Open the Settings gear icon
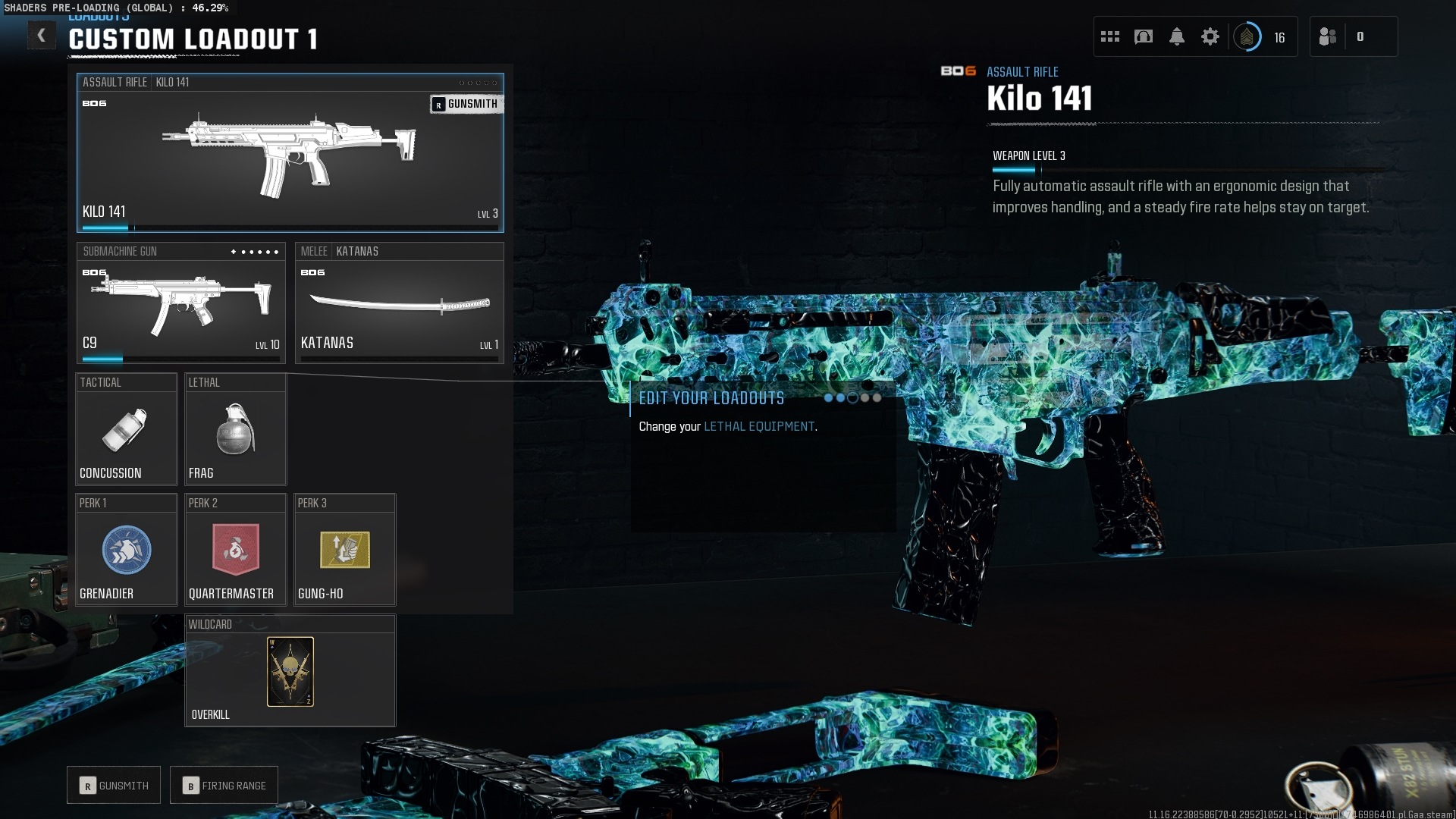The height and width of the screenshot is (819, 1456). click(x=1210, y=36)
